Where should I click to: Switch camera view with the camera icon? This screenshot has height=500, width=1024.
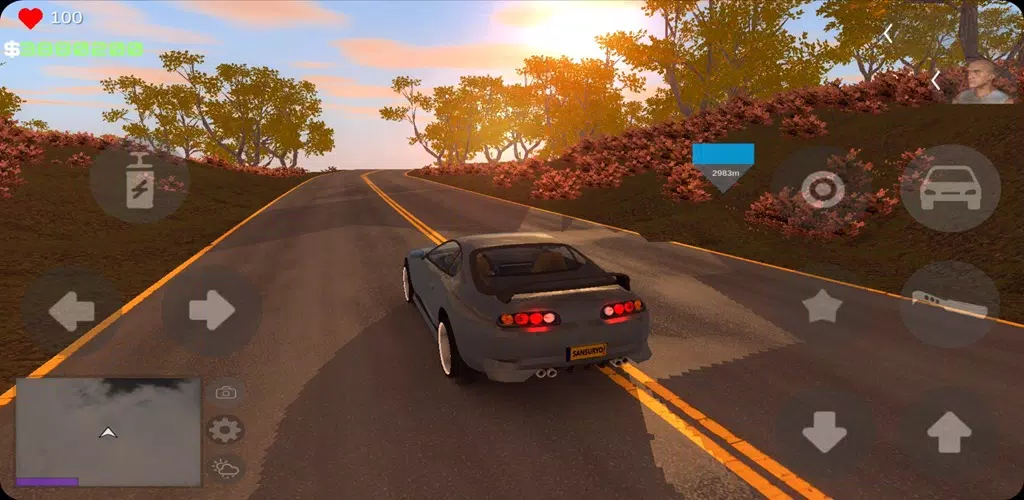tap(226, 393)
